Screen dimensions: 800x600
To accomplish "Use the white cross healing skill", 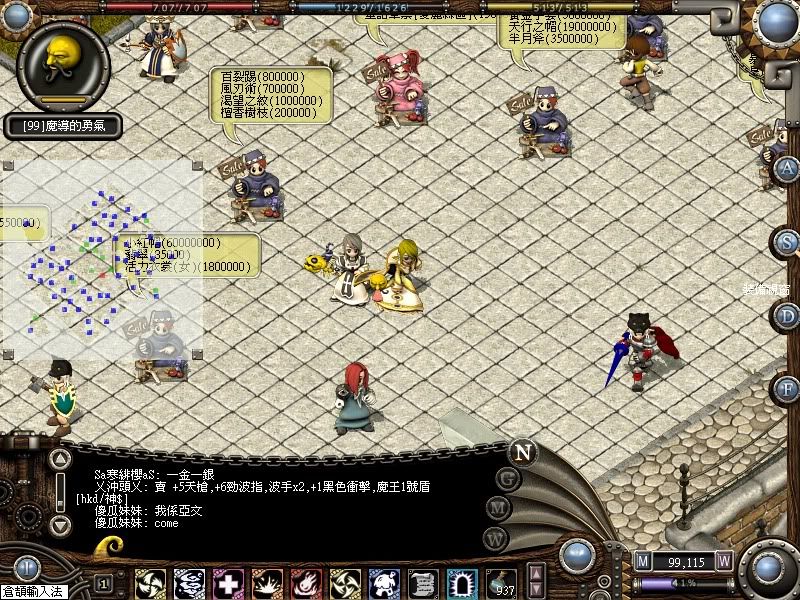I will (228, 583).
